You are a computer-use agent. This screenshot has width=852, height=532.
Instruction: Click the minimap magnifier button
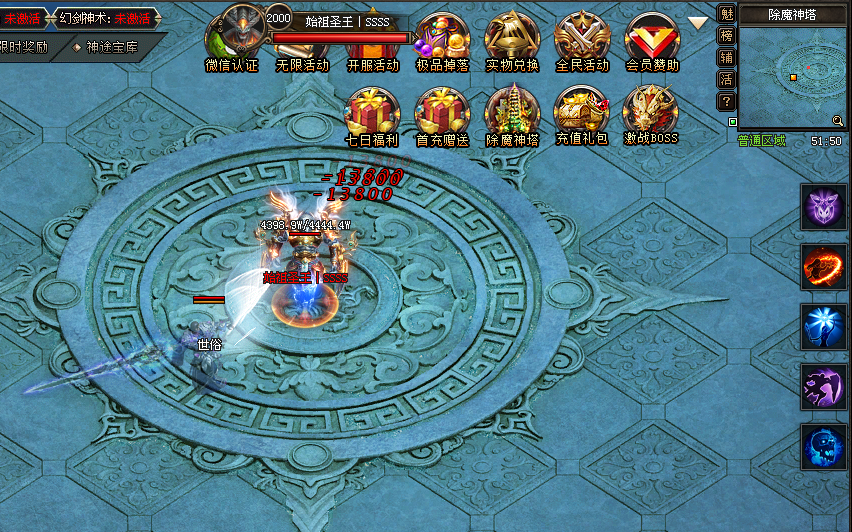[838, 121]
